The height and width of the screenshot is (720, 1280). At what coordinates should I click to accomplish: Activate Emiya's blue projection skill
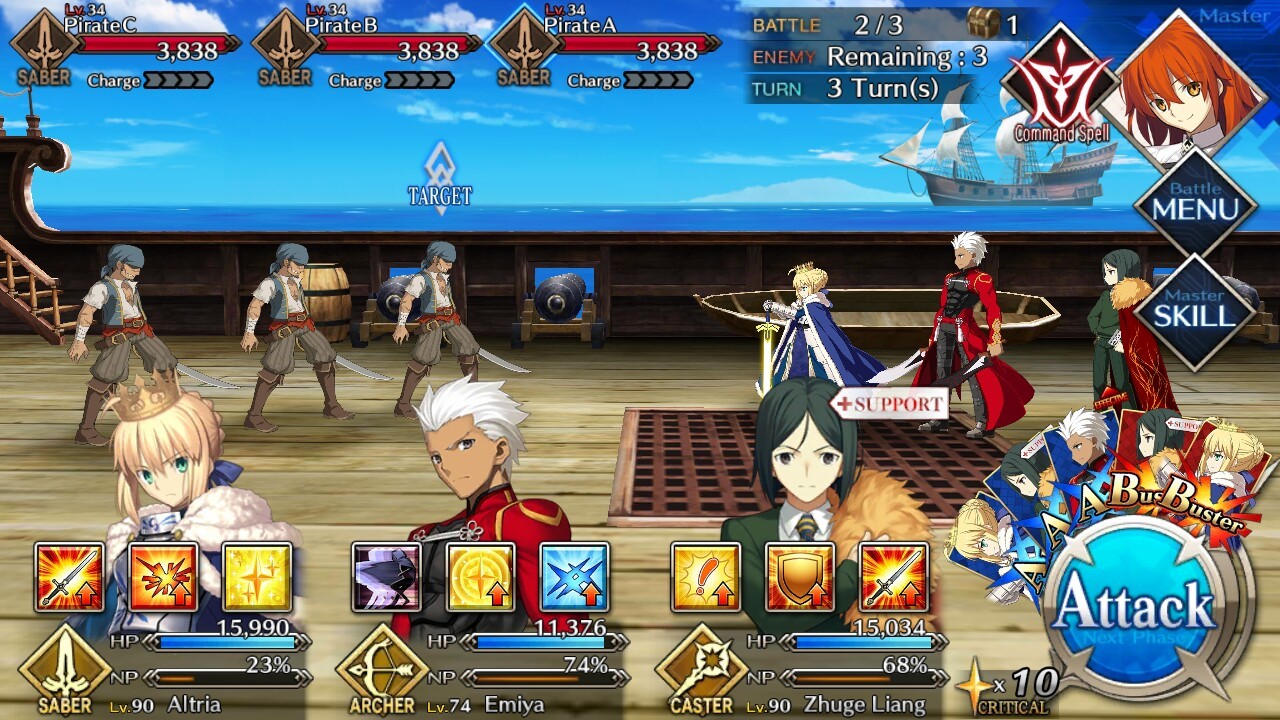(574, 577)
